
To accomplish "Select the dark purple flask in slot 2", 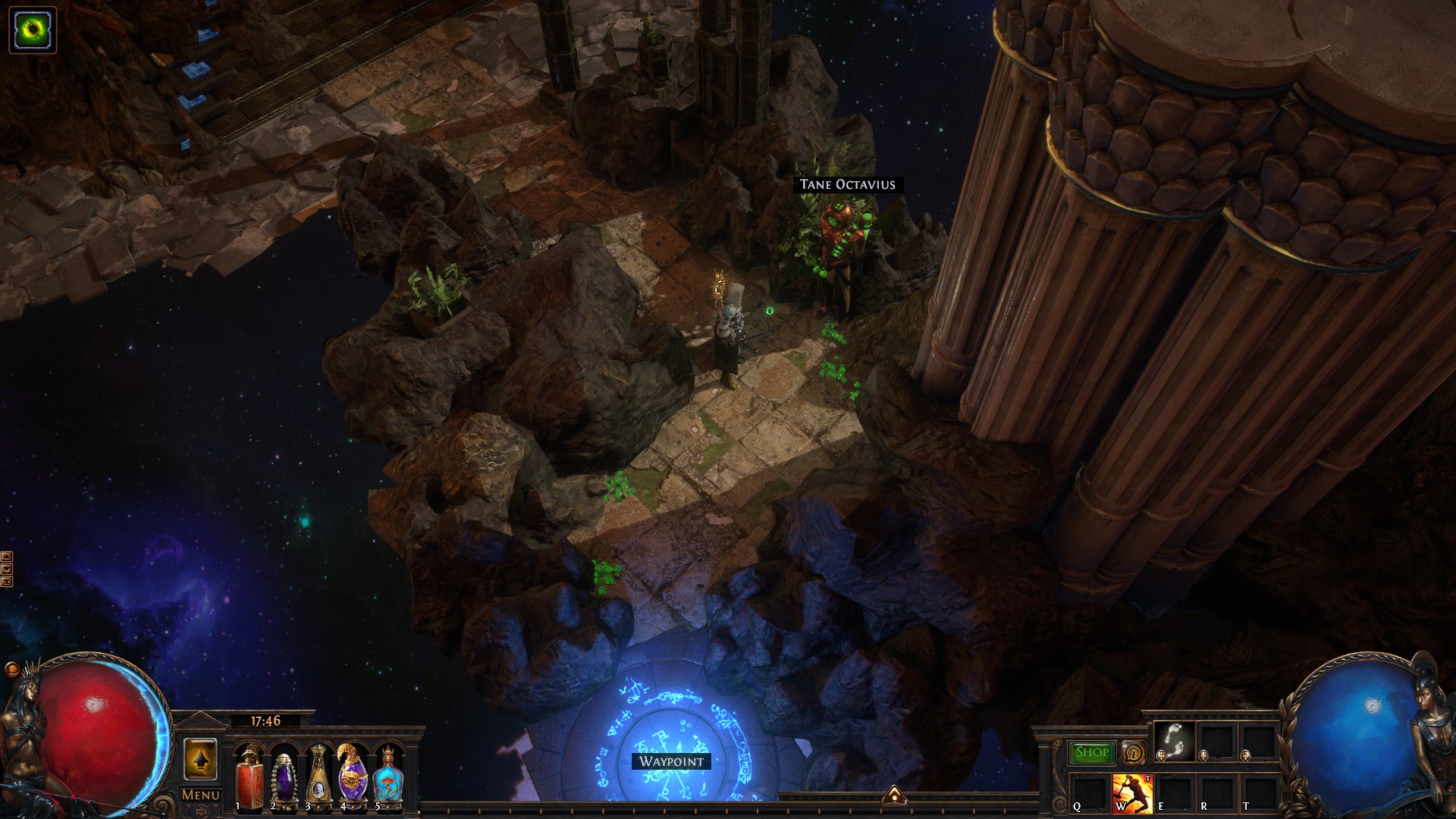I will (x=284, y=775).
